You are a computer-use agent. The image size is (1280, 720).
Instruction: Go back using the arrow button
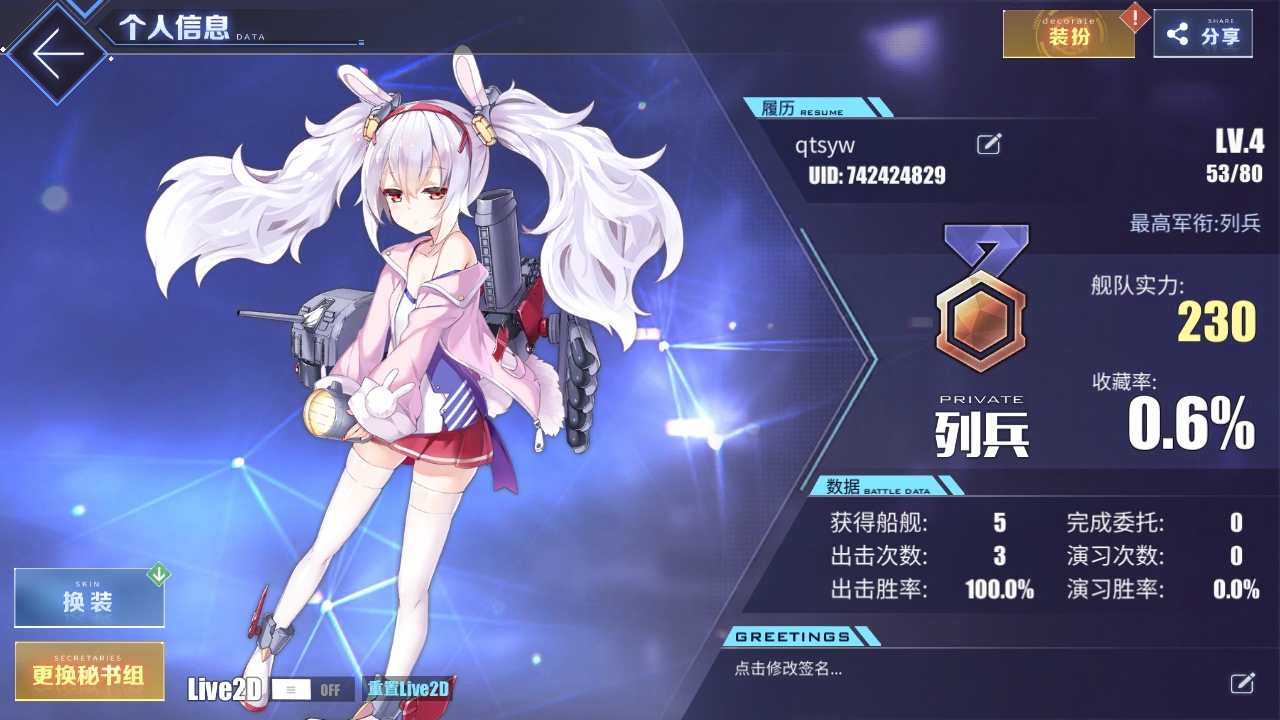(x=58, y=55)
